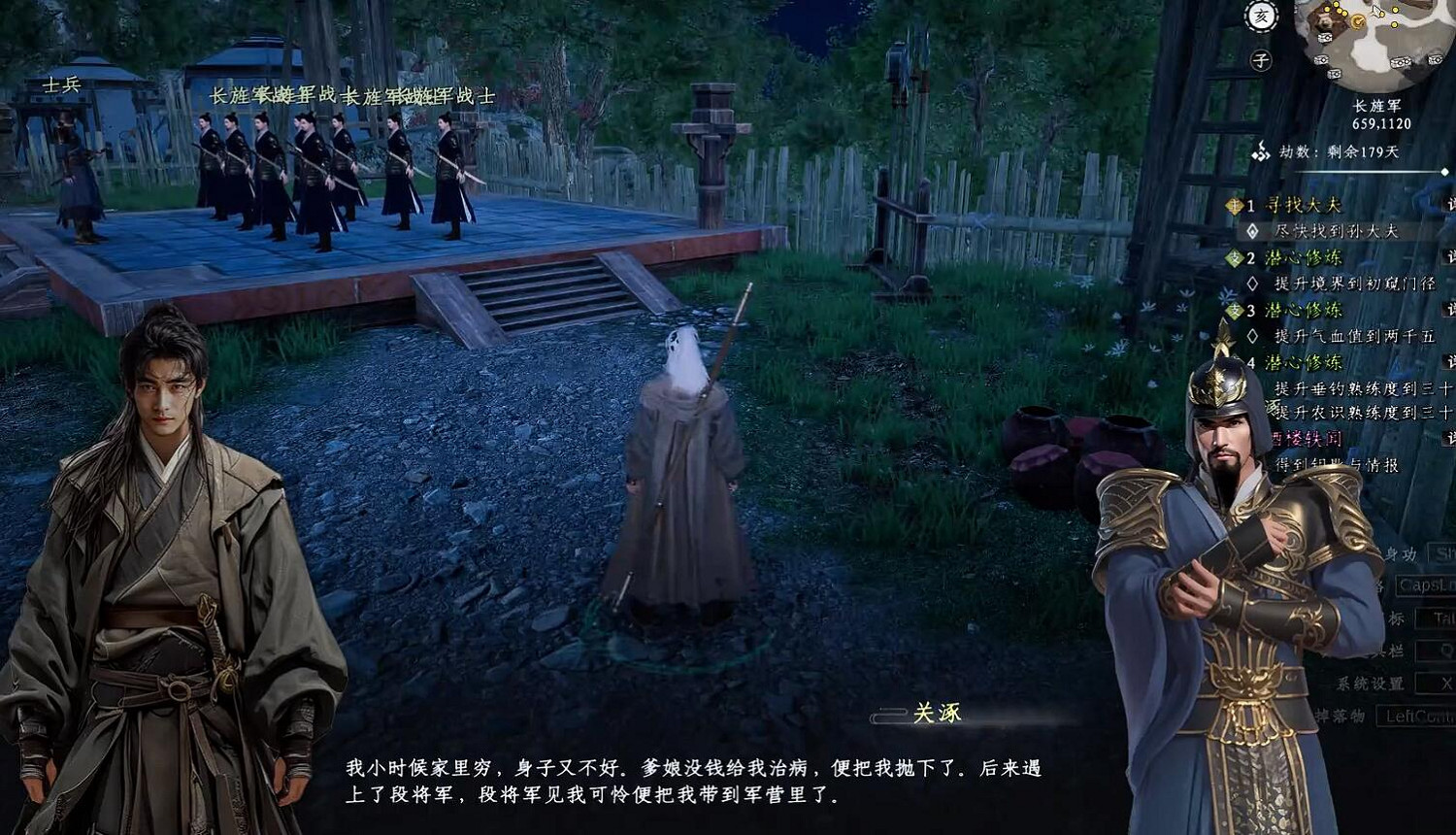
Task: Click the Tab shortcut button for the cursor option
Action: tap(1439, 618)
